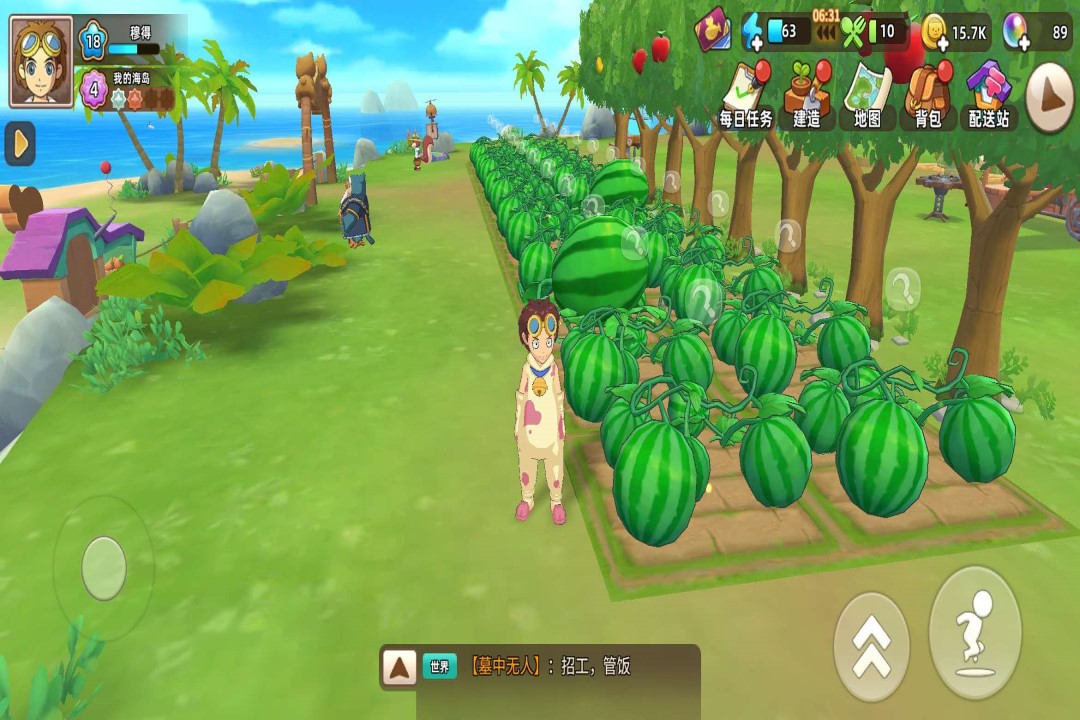Open the 背包 backpack
Screen dimensions: 1080x720
coord(928,95)
